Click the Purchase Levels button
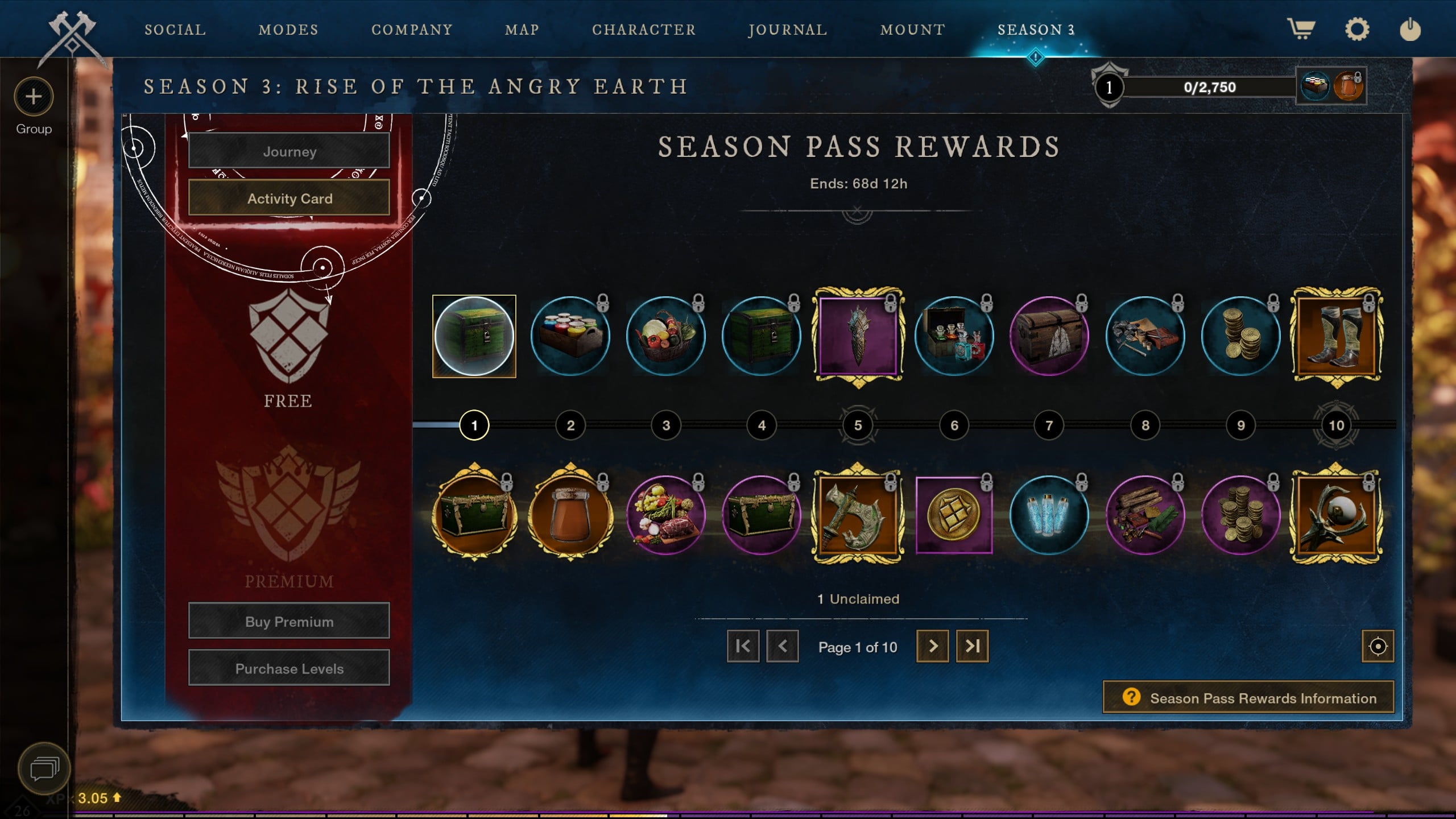The height and width of the screenshot is (819, 1456). [288, 668]
